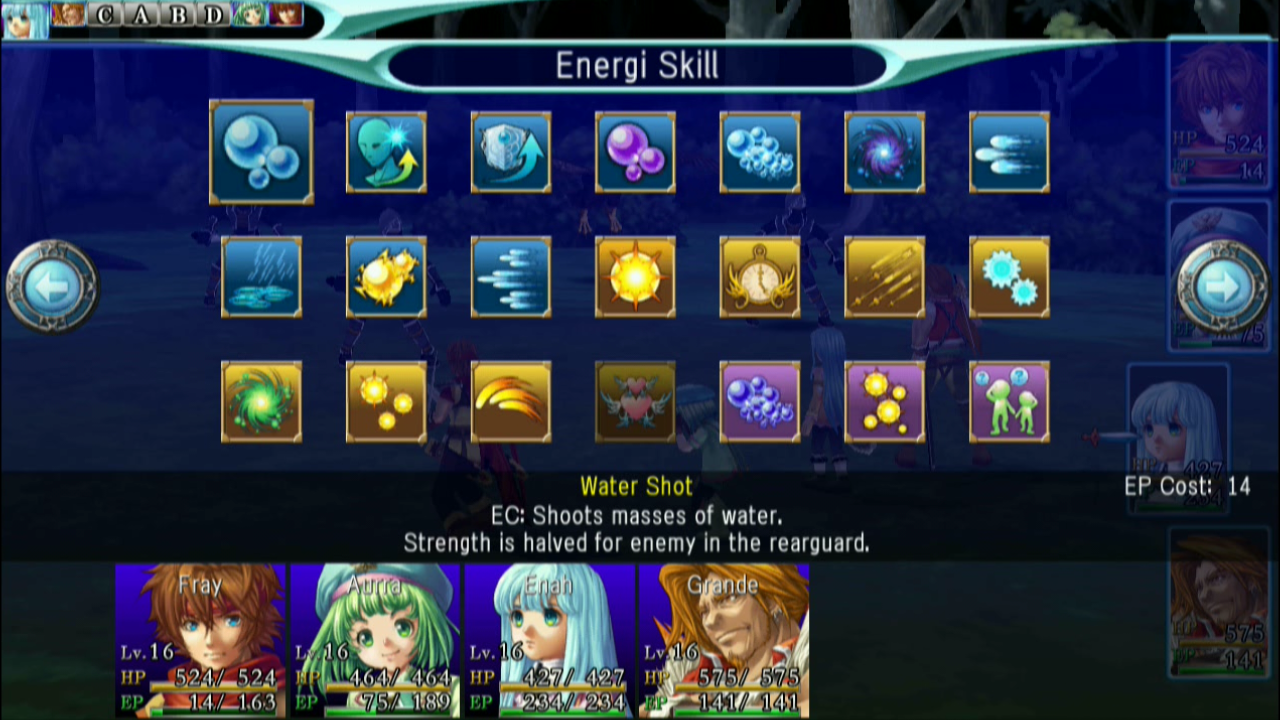Screen dimensions: 1280x720
Task: Choose the purple galaxy swirl skill
Action: tap(885, 152)
